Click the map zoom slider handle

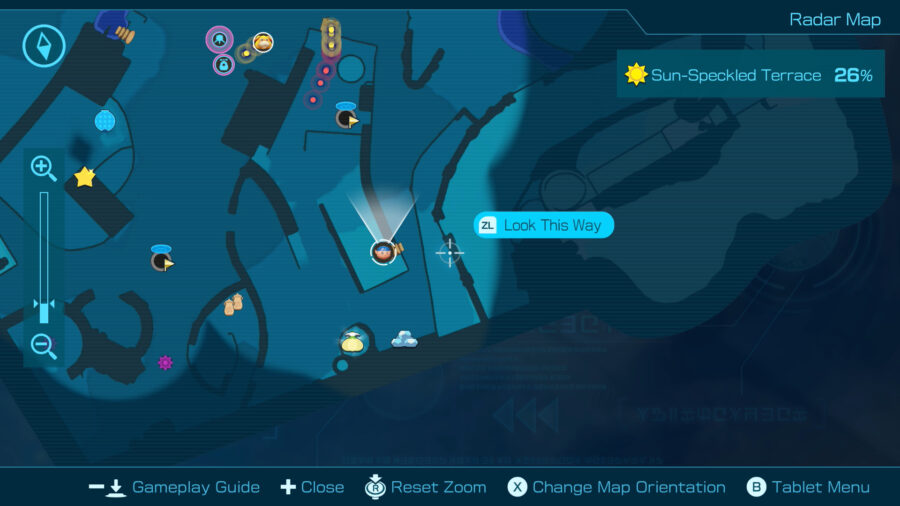(x=43, y=308)
